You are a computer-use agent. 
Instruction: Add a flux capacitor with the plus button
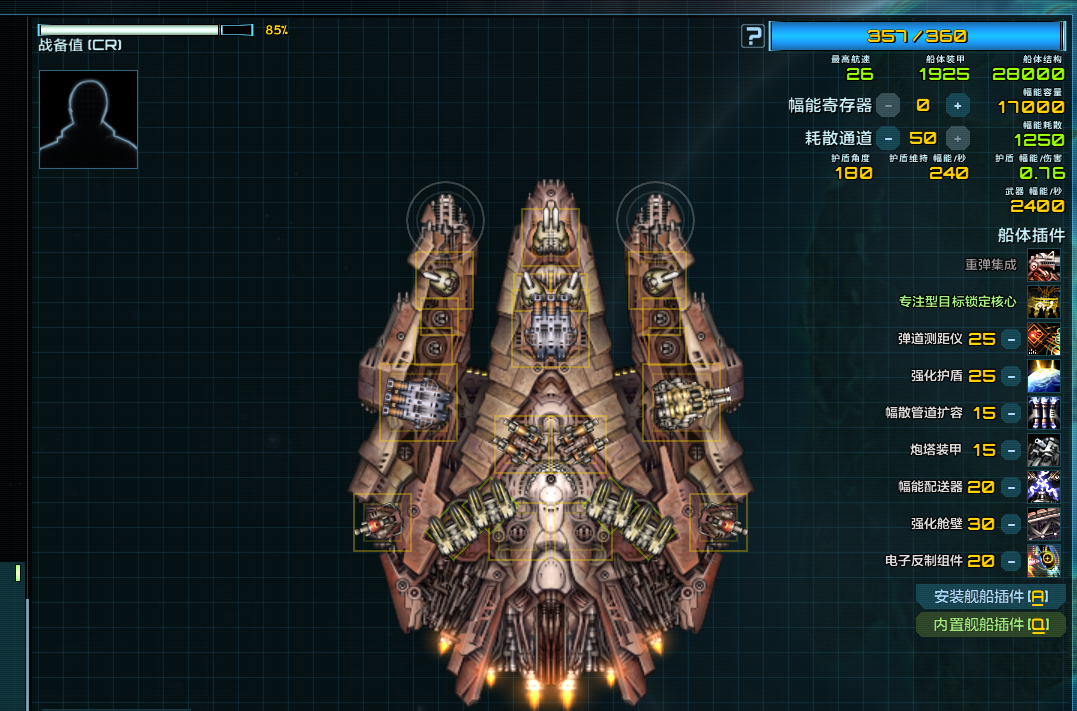coord(957,105)
